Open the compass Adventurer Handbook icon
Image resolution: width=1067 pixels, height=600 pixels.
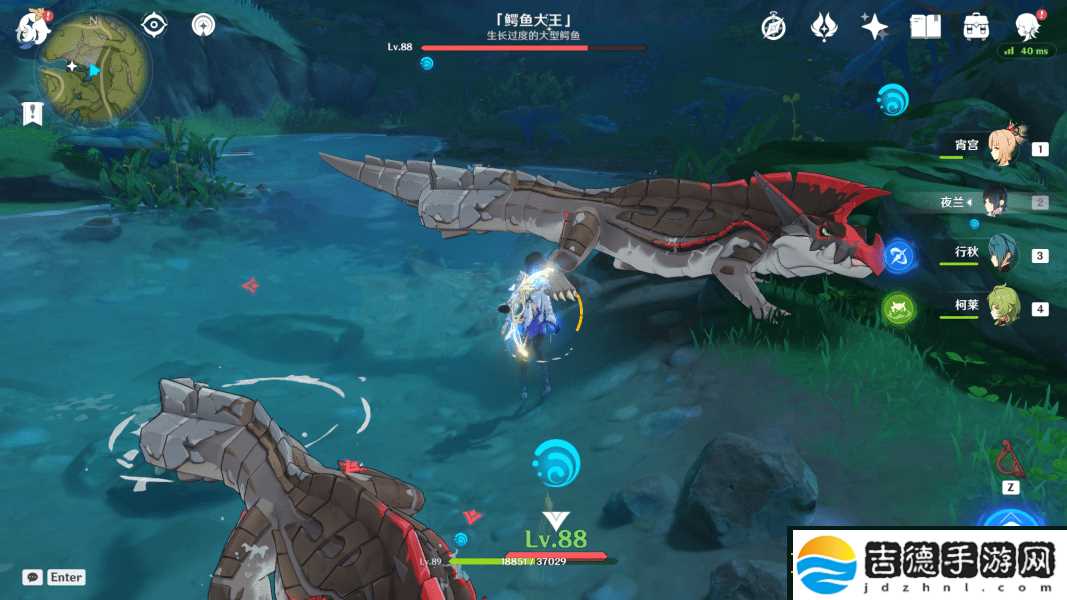[x=773, y=27]
